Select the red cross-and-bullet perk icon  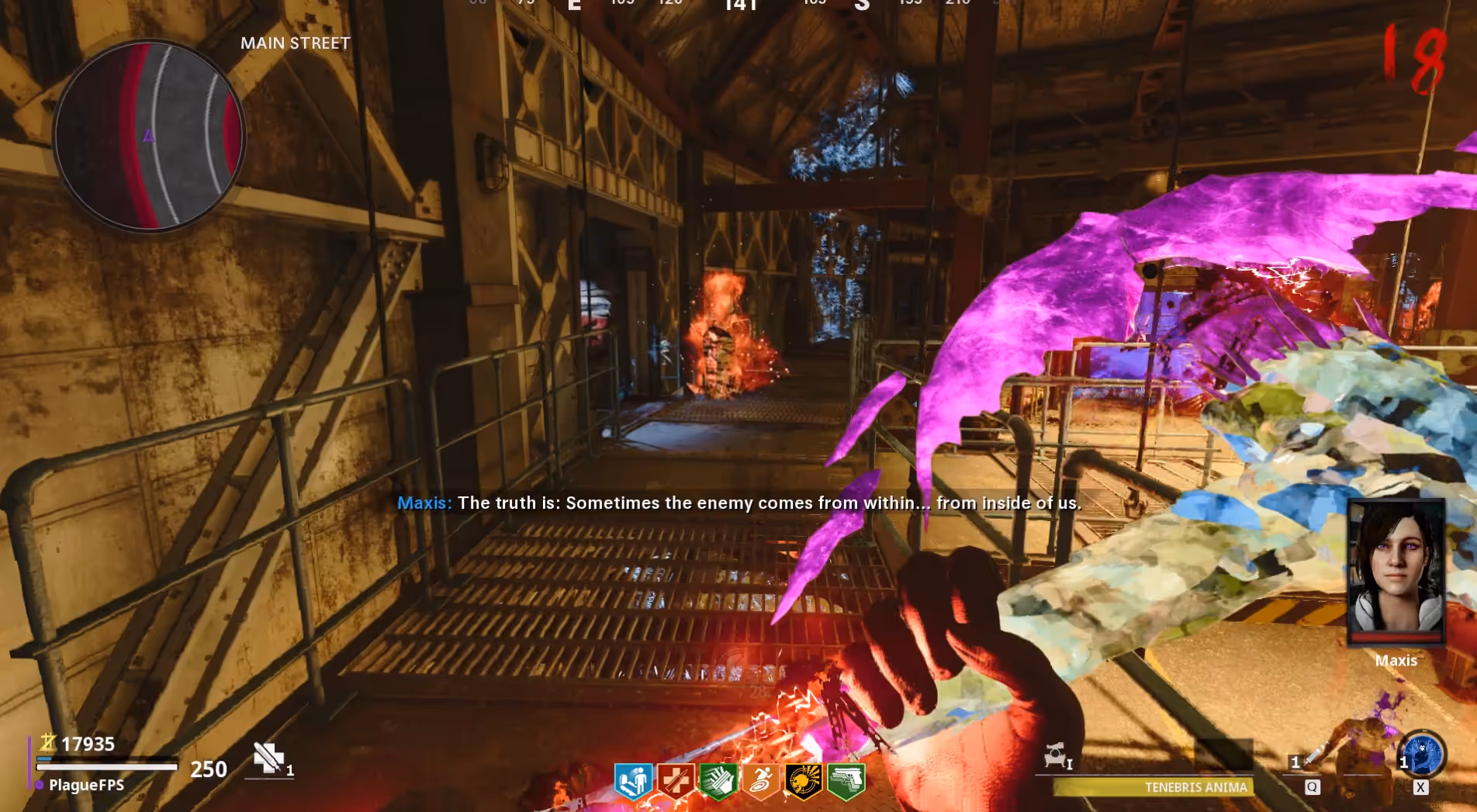pyautogui.click(x=676, y=780)
